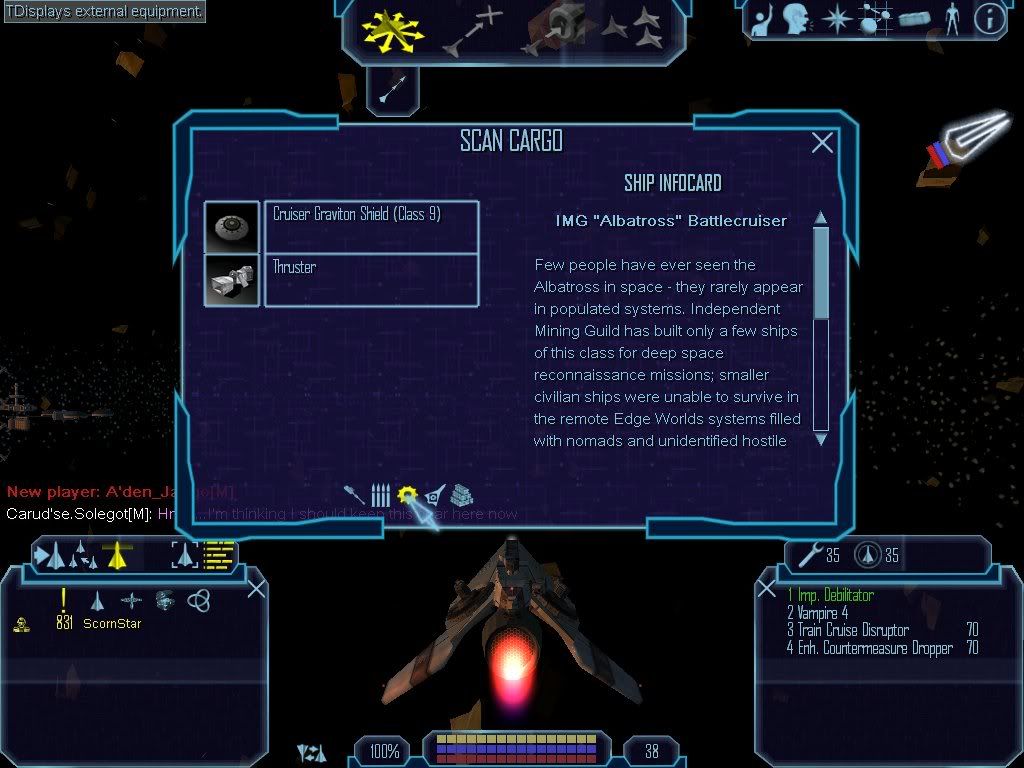1024x768 pixels.
Task: Select ScornStar in the contact list
Action: click(112, 624)
